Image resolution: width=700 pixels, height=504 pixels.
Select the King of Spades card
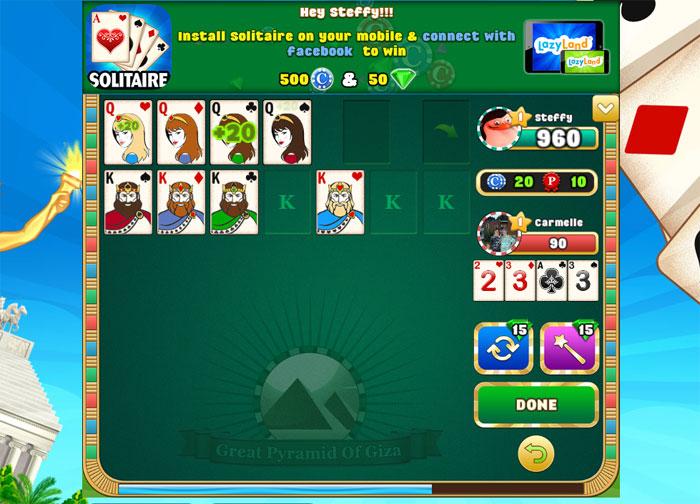tap(128, 202)
